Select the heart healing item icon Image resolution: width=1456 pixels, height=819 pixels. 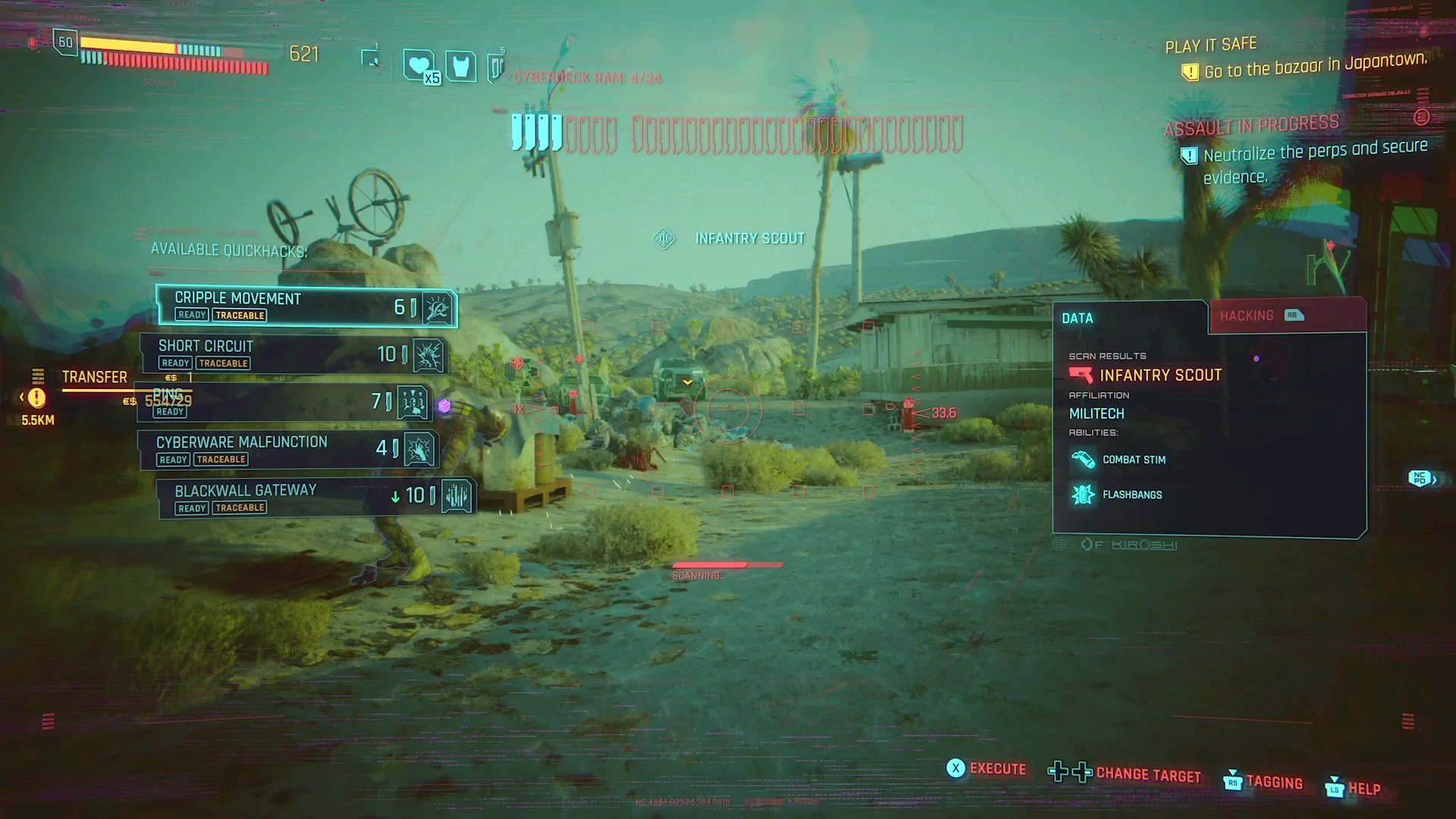pos(419,66)
